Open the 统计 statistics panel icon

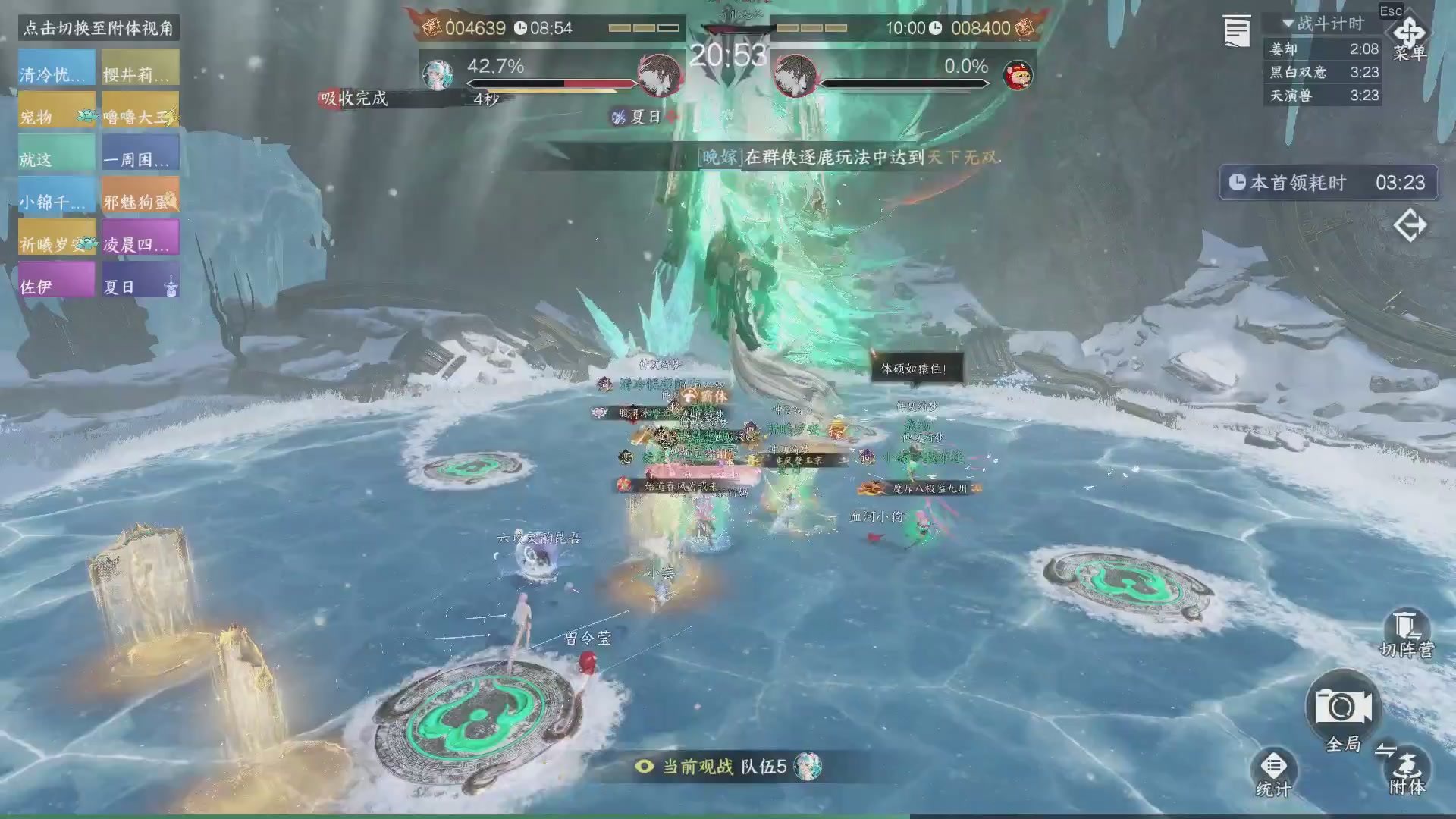click(x=1274, y=764)
